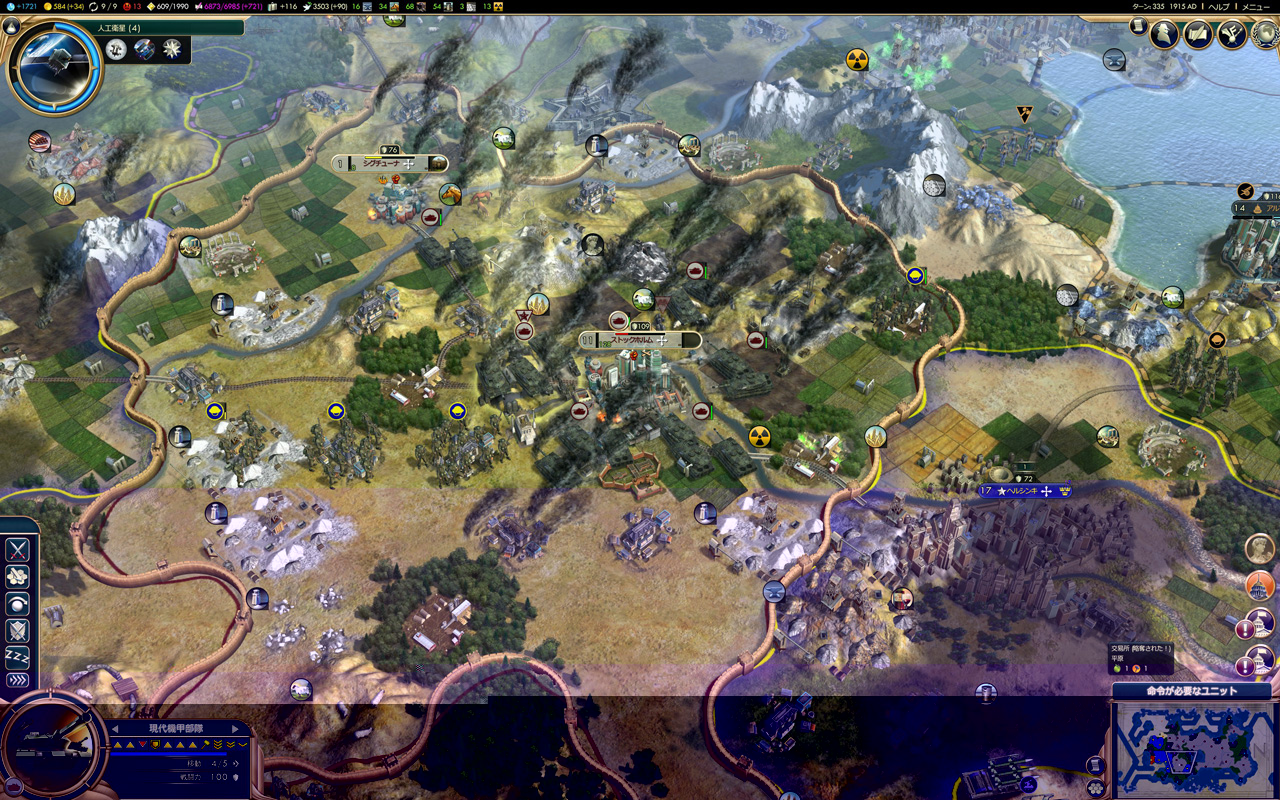Open the marble bust notification
Image resolution: width=1280 pixels, height=800 pixels.
(x=1260, y=548)
